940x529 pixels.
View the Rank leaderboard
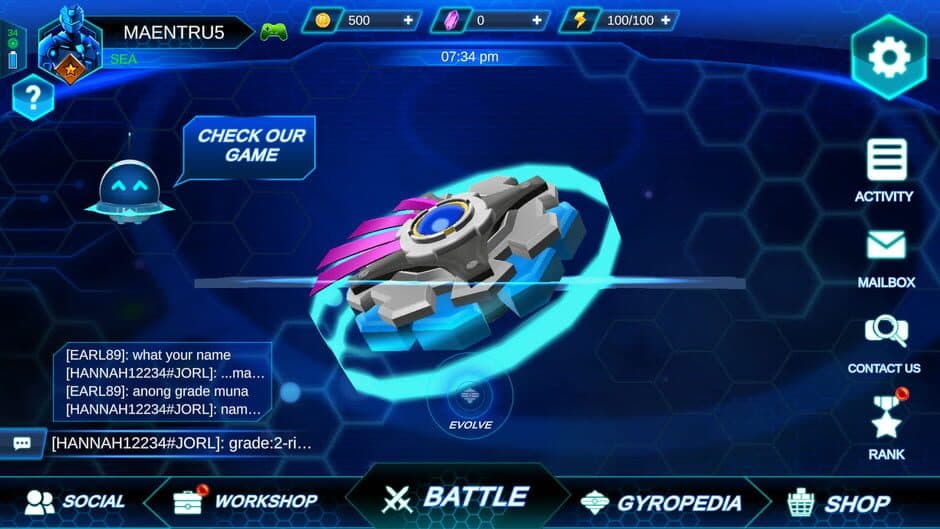pos(886,424)
